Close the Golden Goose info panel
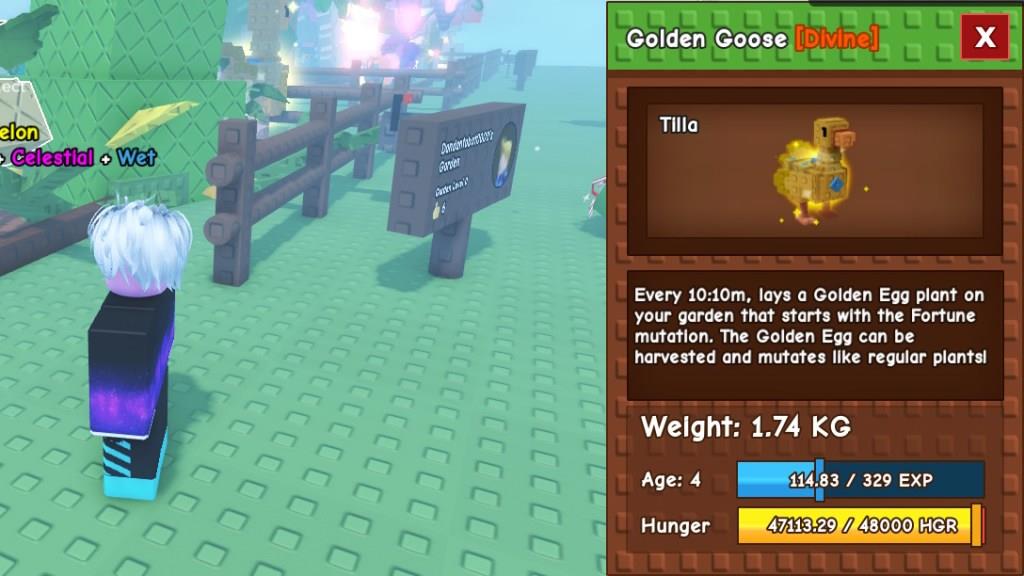This screenshot has height=576, width=1024. coord(985,38)
